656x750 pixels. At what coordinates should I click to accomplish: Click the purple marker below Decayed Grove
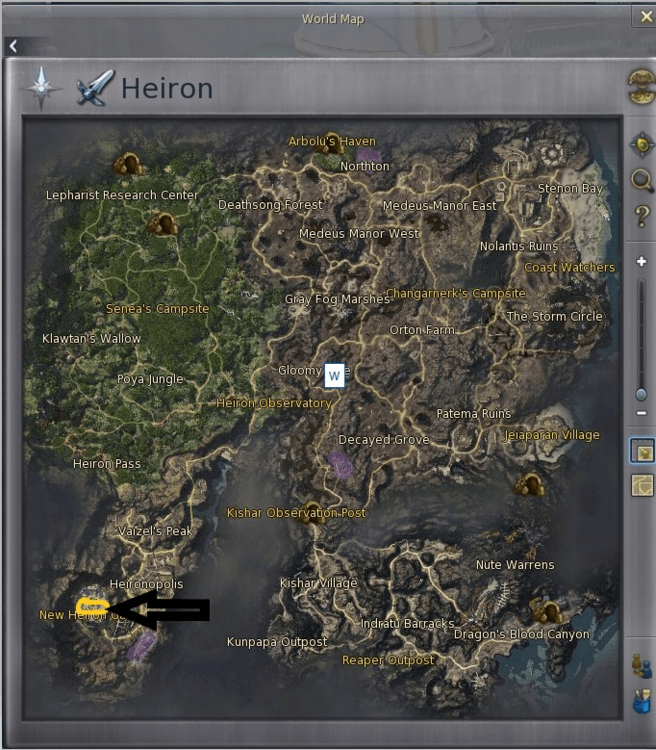(x=341, y=463)
